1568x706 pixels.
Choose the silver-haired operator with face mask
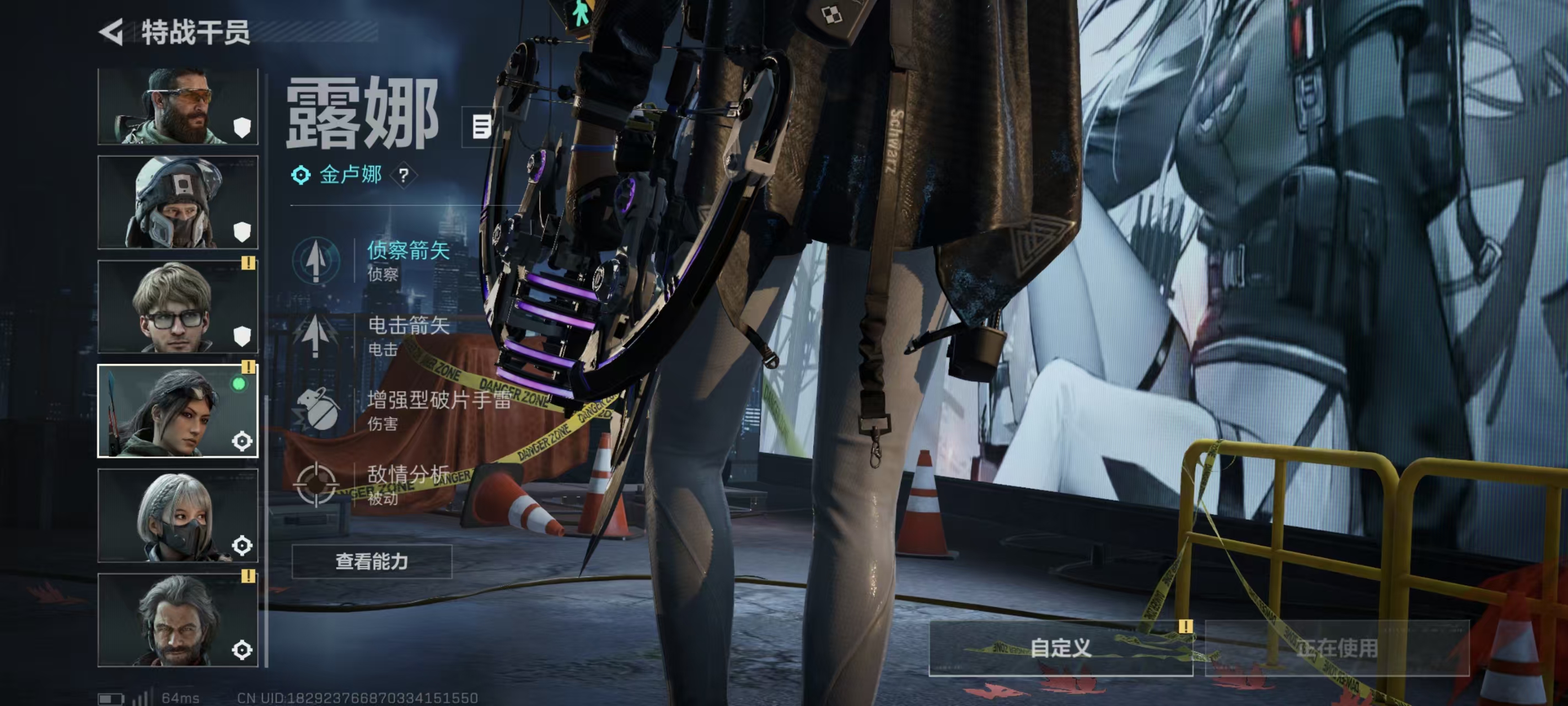(178, 515)
